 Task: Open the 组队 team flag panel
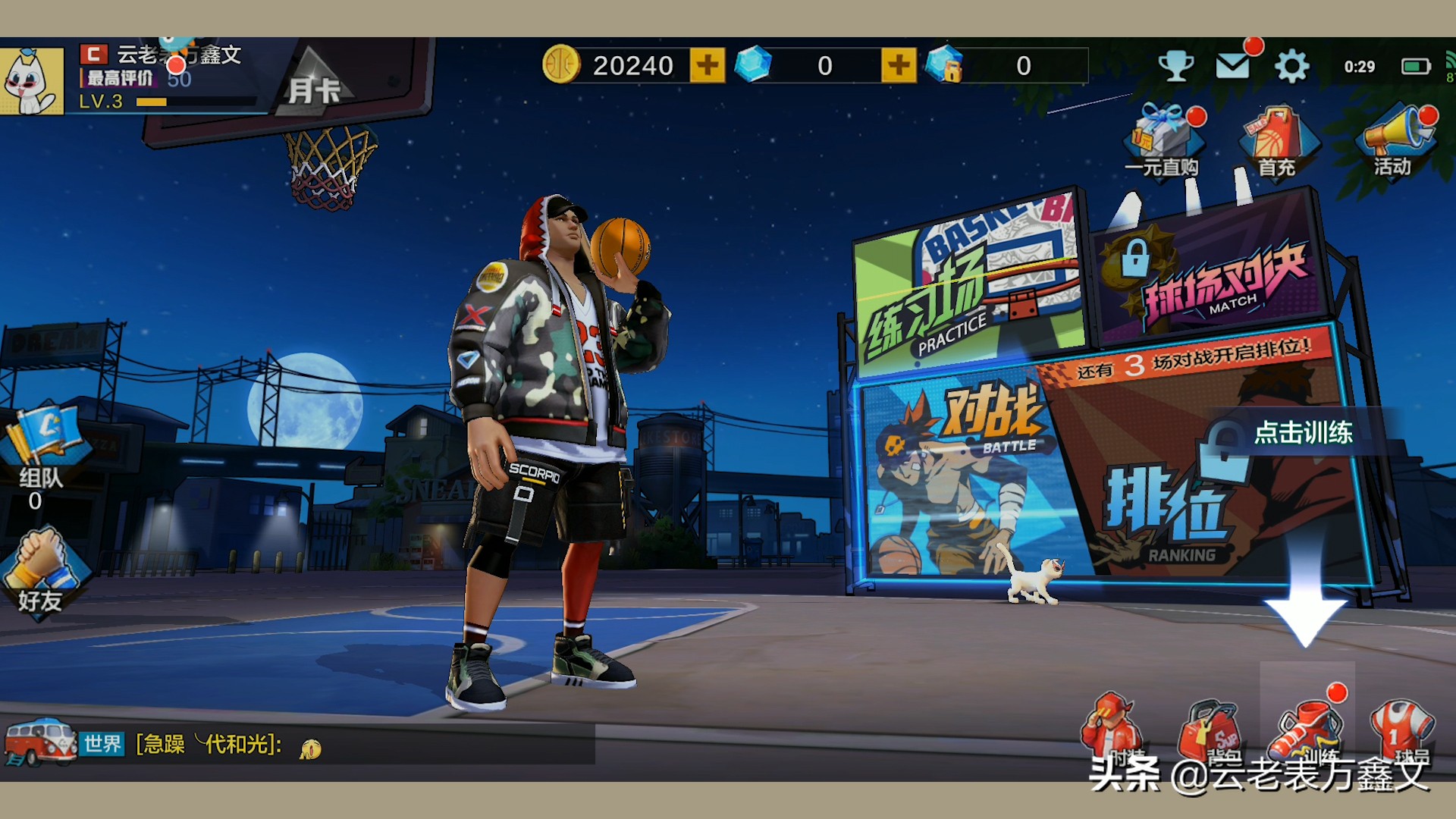pos(41,455)
